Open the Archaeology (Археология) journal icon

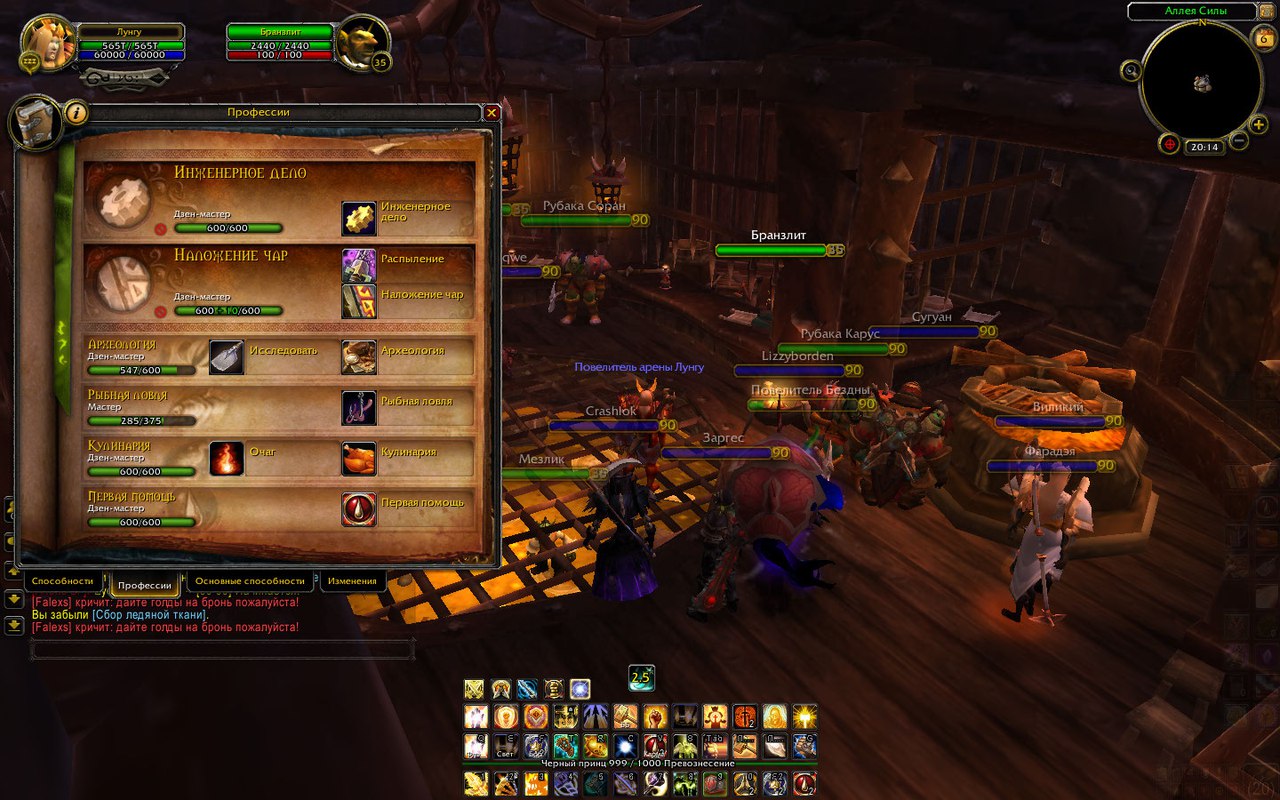coord(359,357)
